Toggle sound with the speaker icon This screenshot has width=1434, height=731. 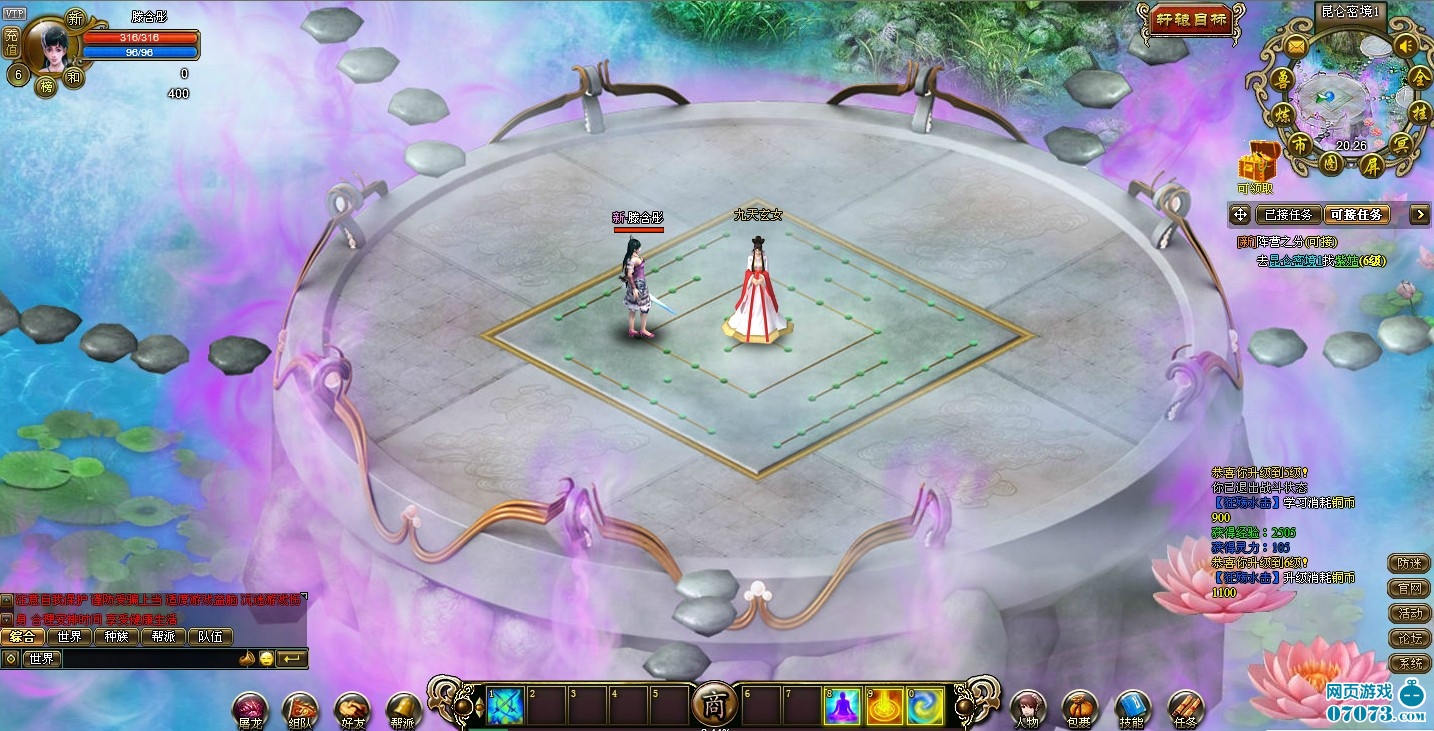coord(1406,46)
